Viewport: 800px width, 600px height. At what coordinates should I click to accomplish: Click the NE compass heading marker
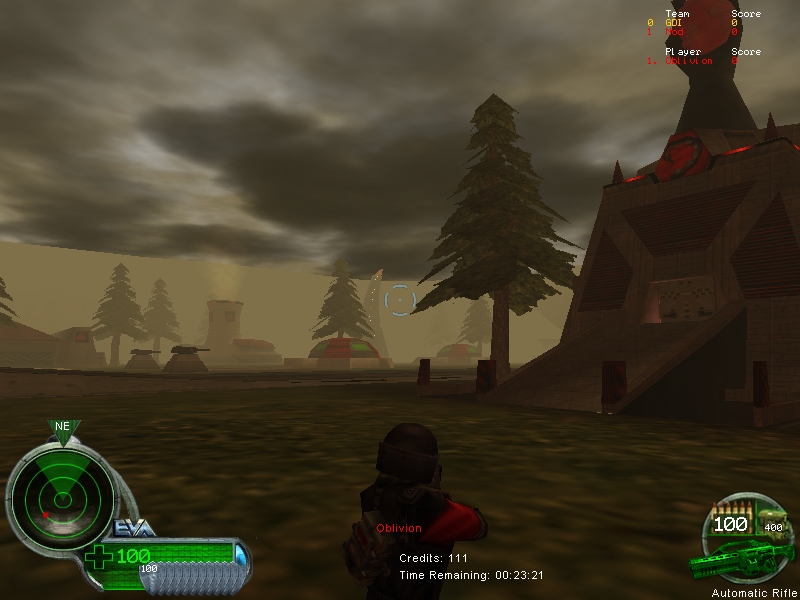click(63, 427)
